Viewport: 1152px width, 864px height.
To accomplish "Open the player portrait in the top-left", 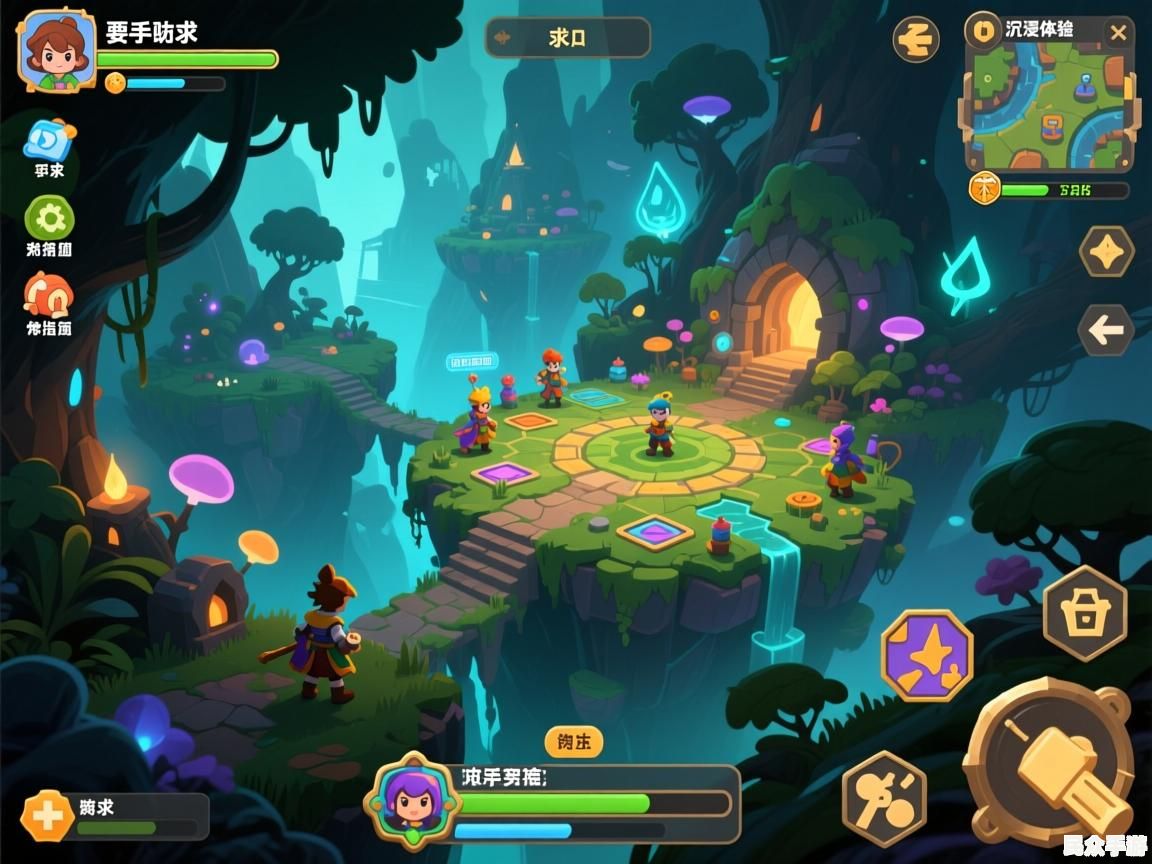I will coord(57,50).
